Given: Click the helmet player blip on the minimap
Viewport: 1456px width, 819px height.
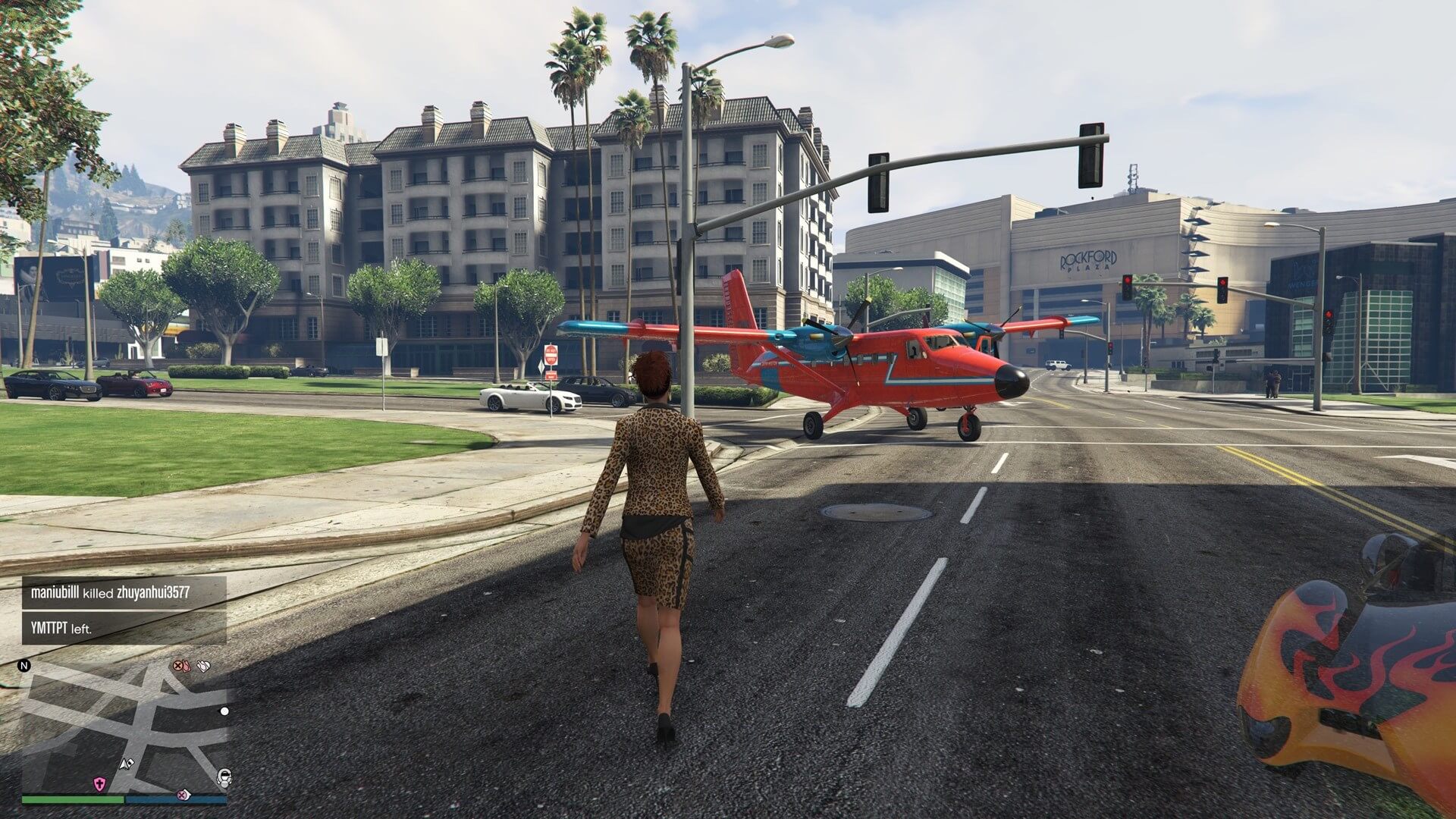Looking at the screenshot, I should (x=224, y=777).
